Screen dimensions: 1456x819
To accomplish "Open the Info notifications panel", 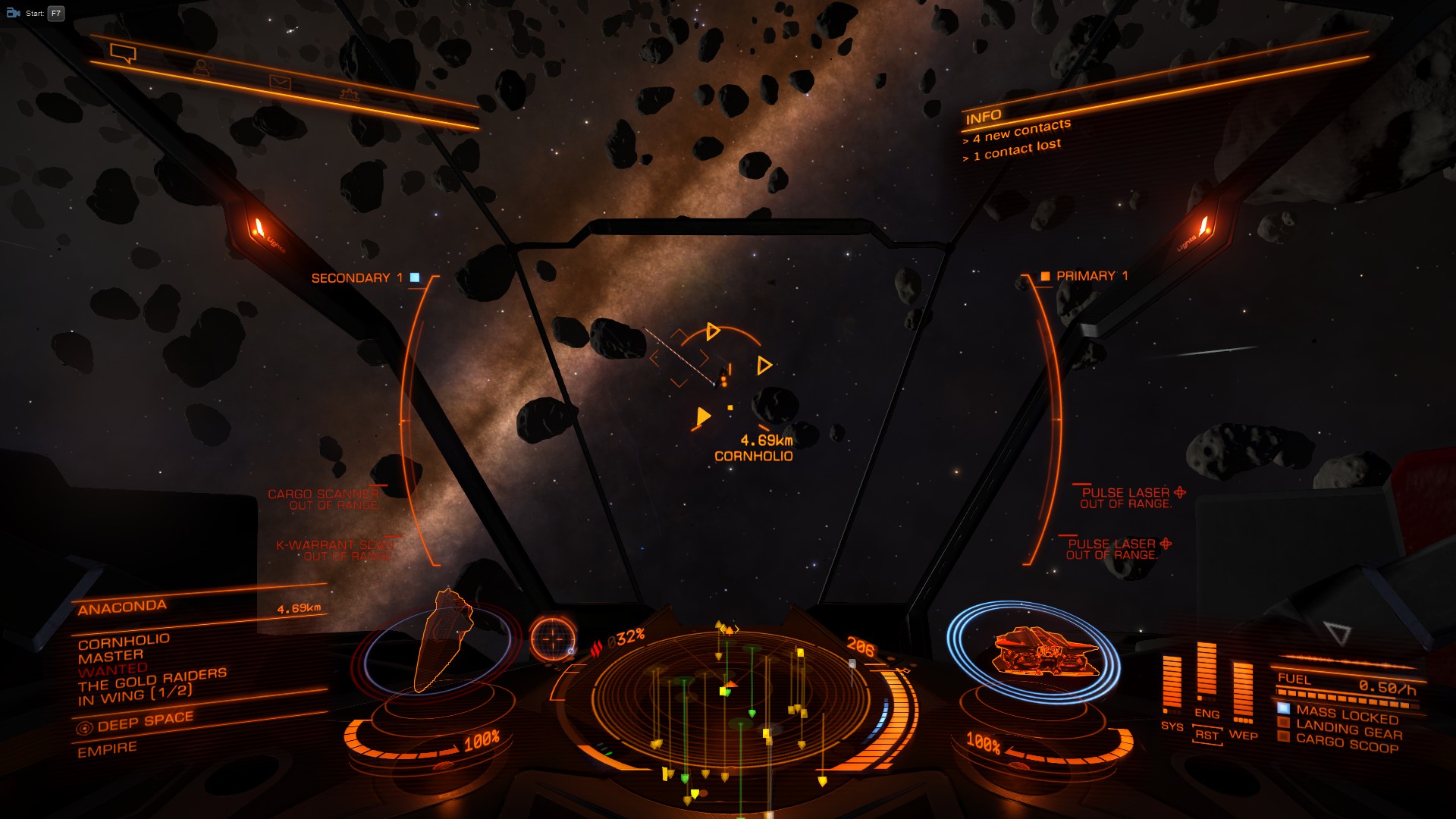I will click(x=984, y=117).
